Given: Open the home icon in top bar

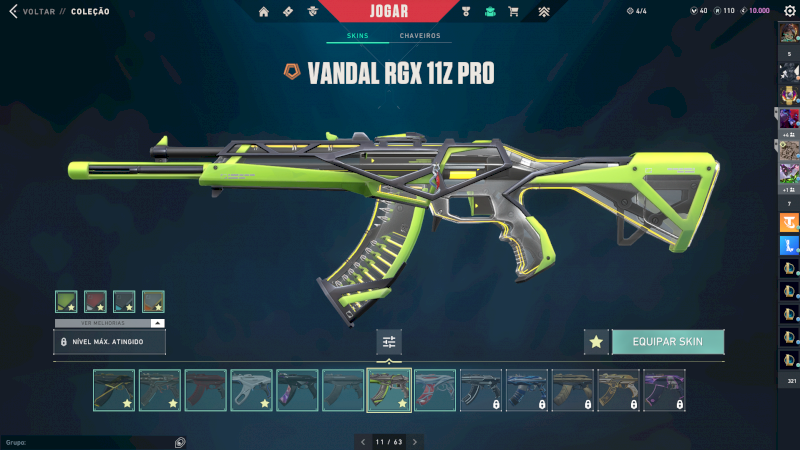Looking at the screenshot, I should click(264, 12).
